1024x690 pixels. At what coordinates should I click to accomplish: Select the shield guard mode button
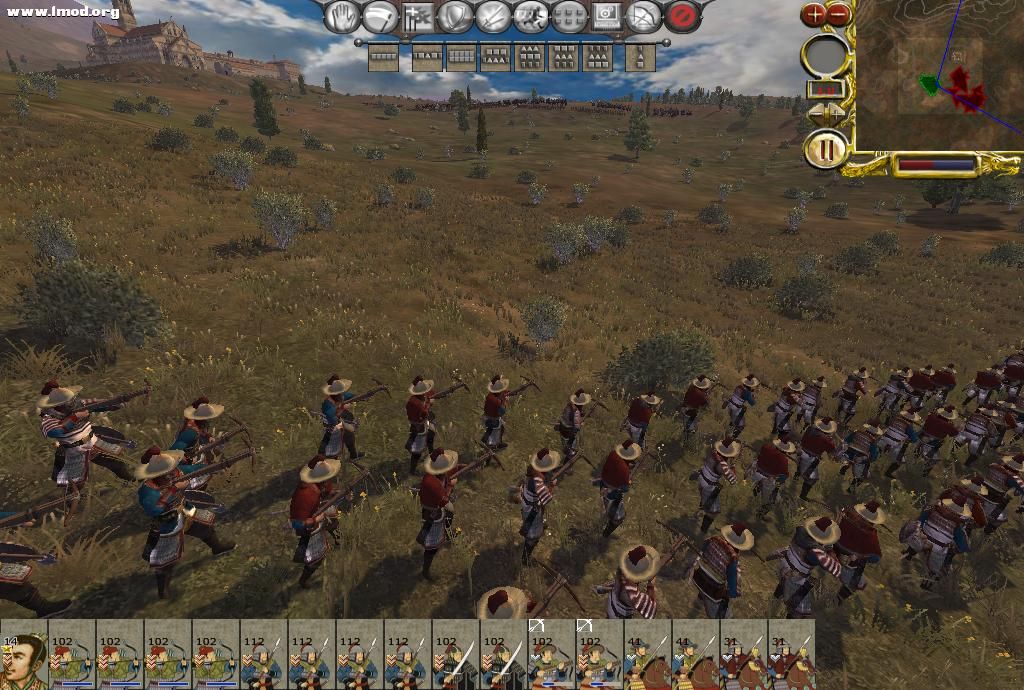(x=455, y=17)
